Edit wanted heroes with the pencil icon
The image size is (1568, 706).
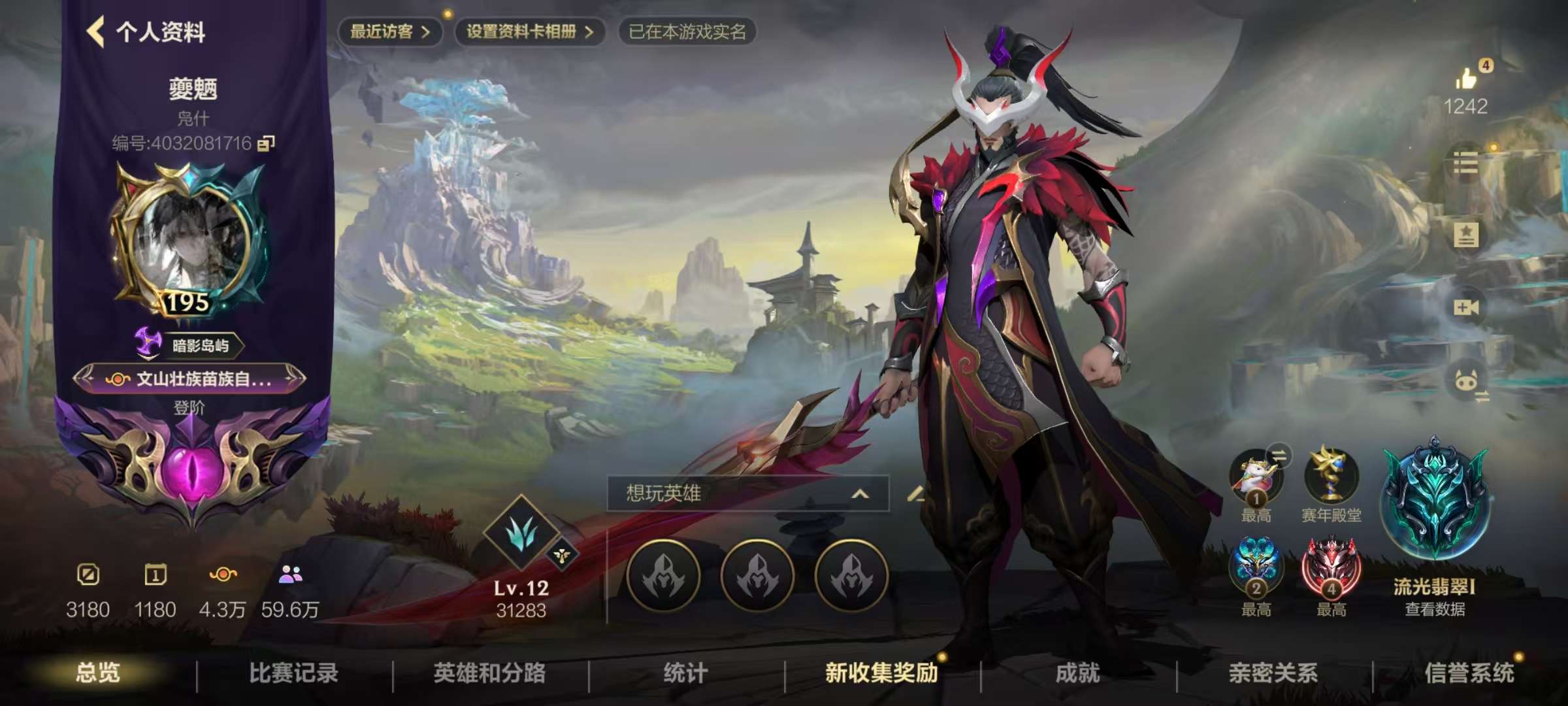(917, 494)
